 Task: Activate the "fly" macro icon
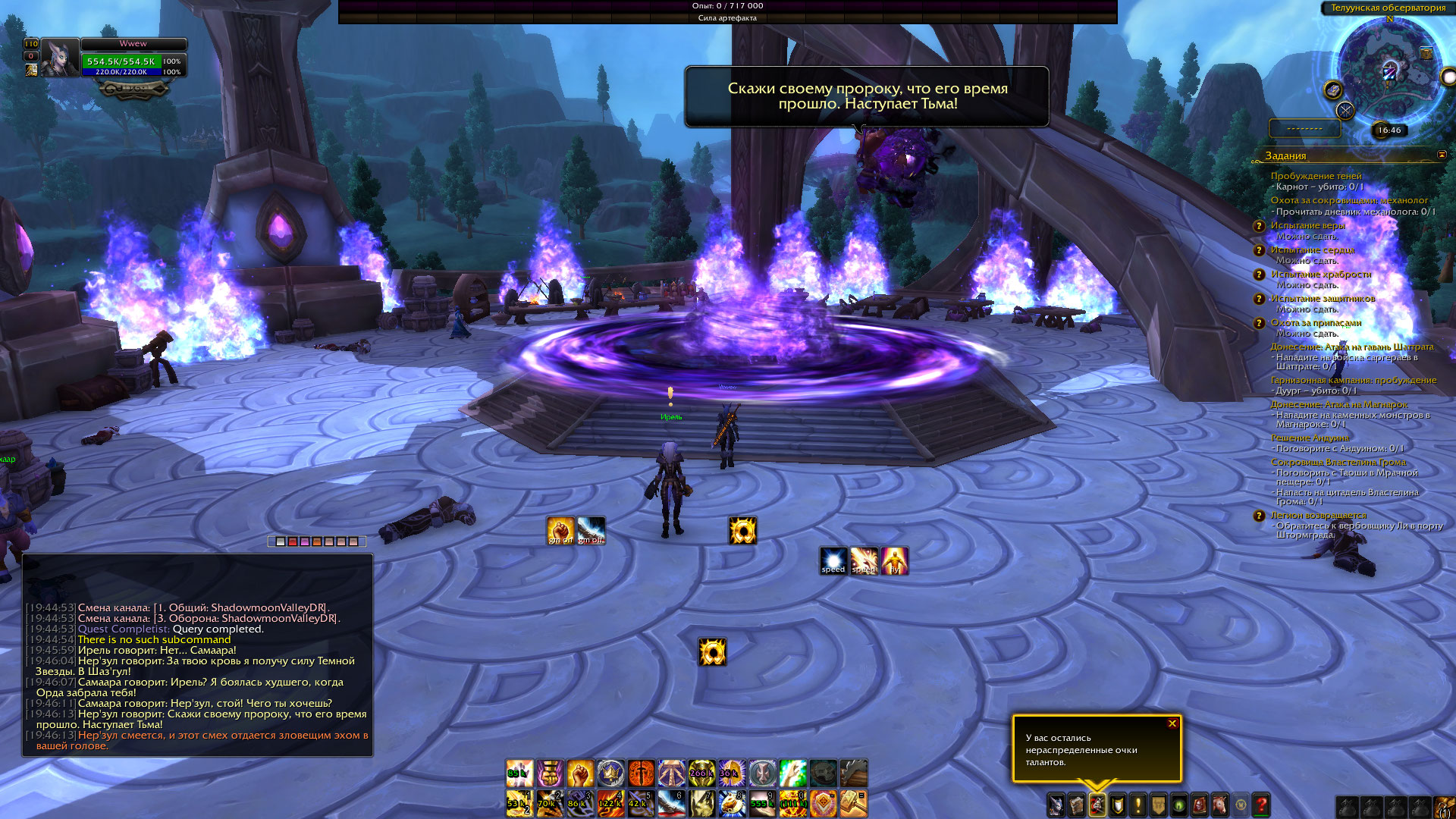(895, 561)
